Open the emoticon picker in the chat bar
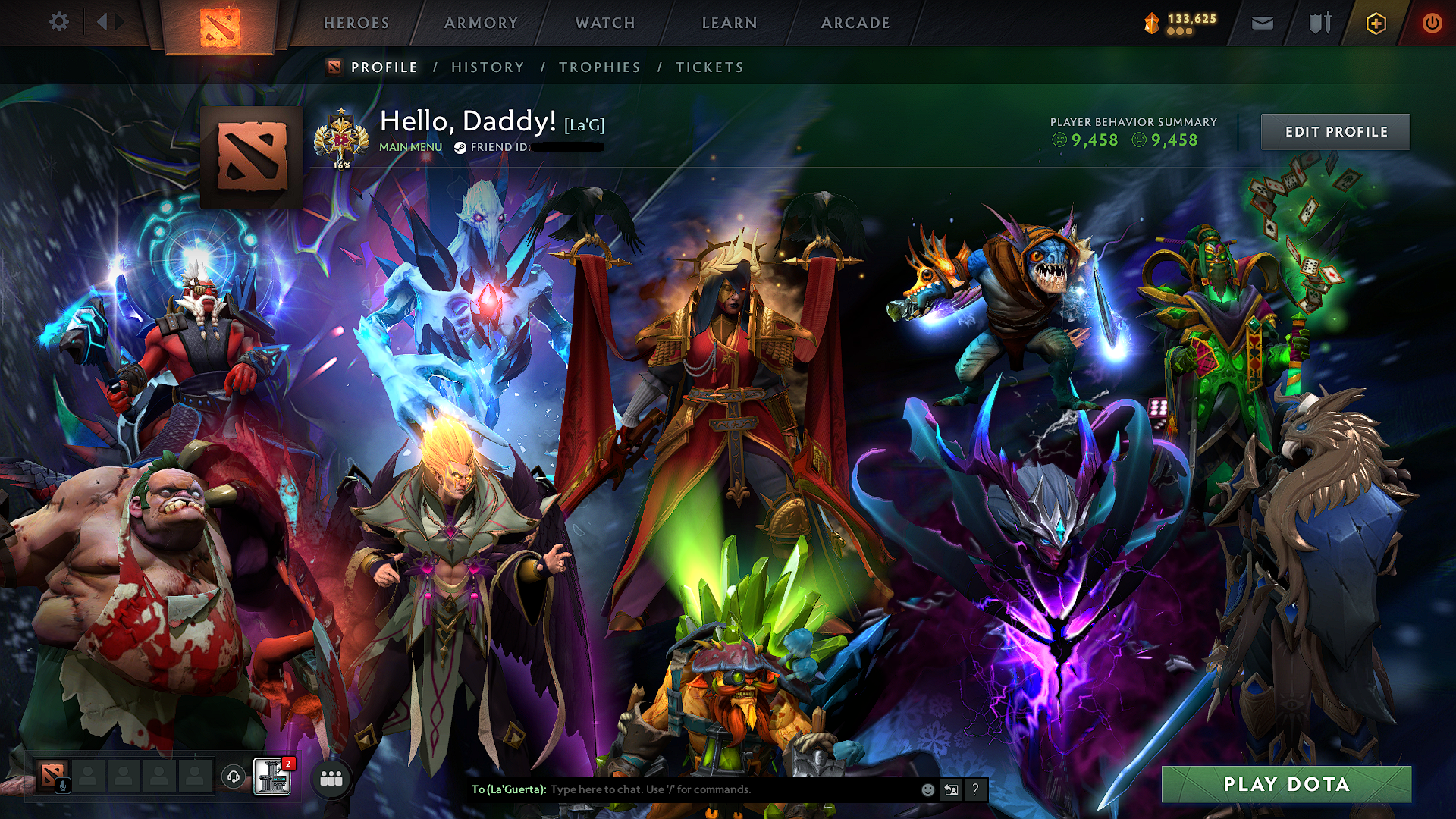The height and width of the screenshot is (819, 1456). (927, 789)
